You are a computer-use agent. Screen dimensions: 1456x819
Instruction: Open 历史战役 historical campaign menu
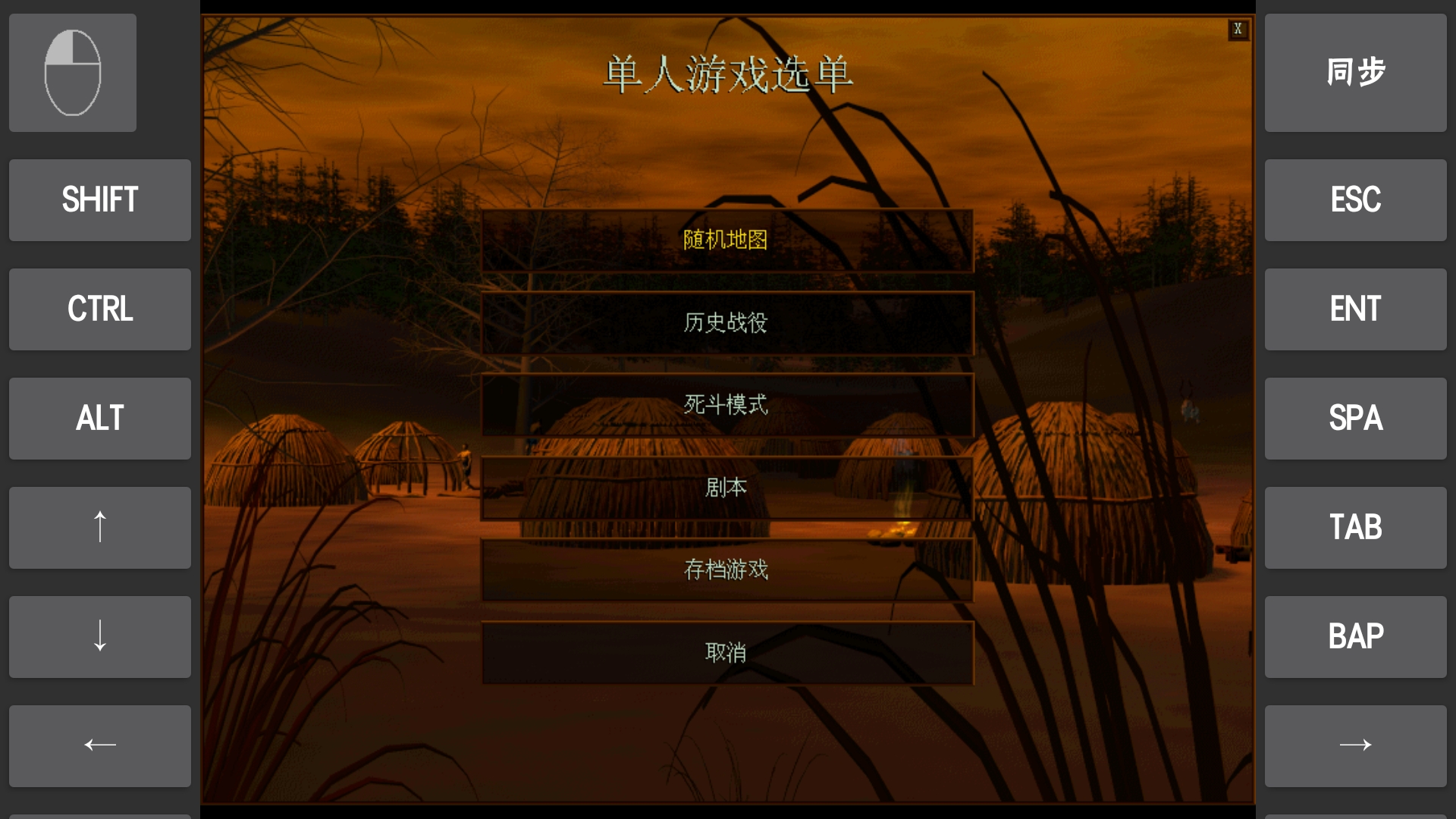[726, 322]
